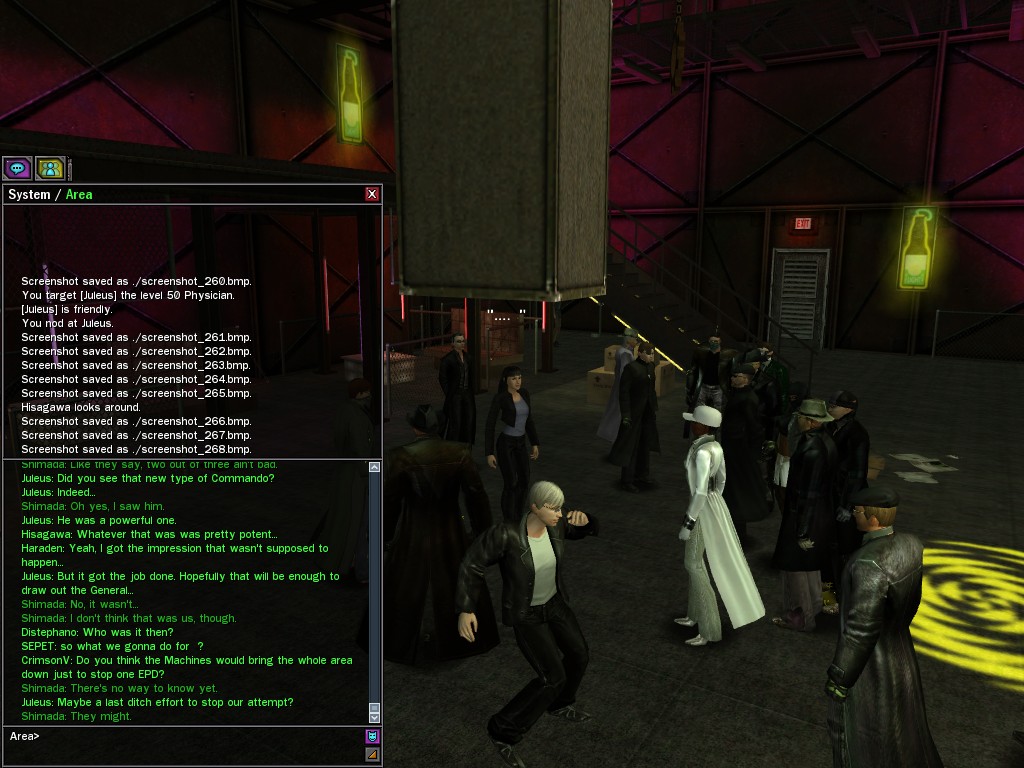The width and height of the screenshot is (1024, 768).
Task: Click the chat scrollbar's down arrow
Action: pyautogui.click(x=375, y=716)
